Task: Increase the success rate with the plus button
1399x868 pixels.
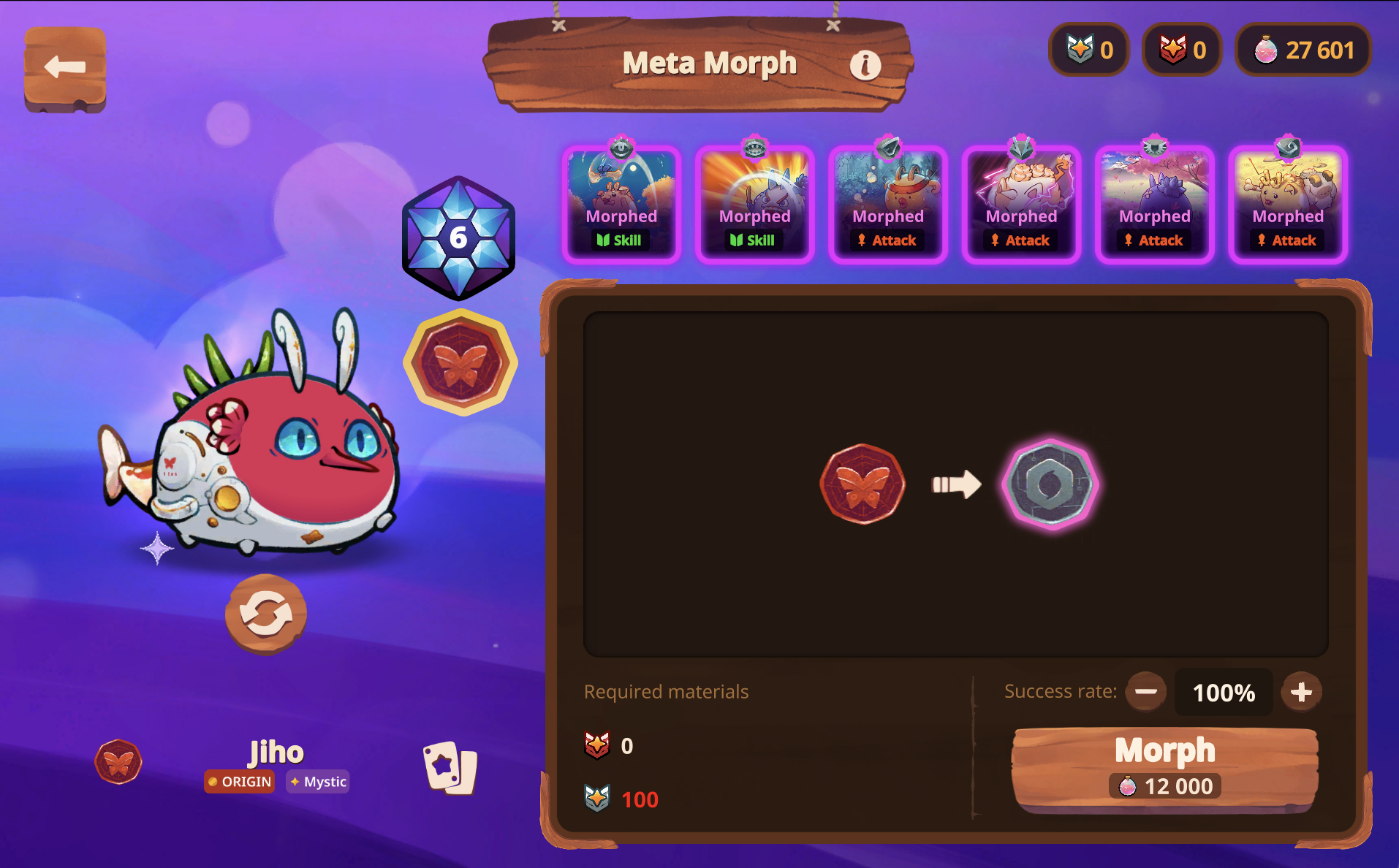Action: point(1301,691)
